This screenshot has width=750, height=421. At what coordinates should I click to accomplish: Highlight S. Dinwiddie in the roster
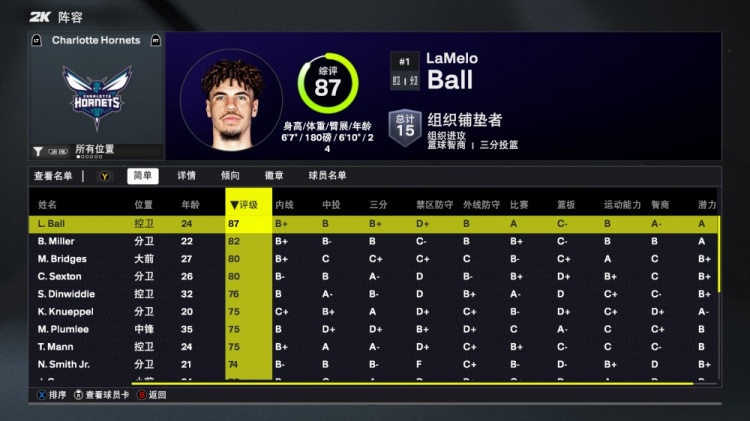pos(64,294)
